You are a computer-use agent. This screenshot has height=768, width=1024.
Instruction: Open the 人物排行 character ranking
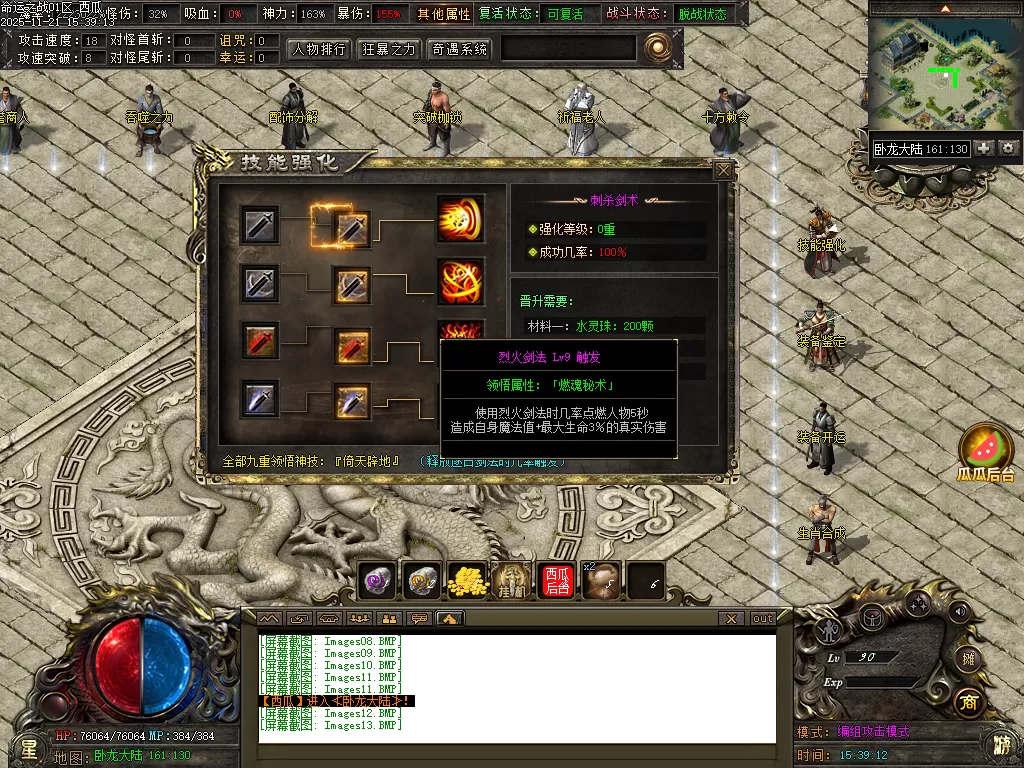coord(319,49)
